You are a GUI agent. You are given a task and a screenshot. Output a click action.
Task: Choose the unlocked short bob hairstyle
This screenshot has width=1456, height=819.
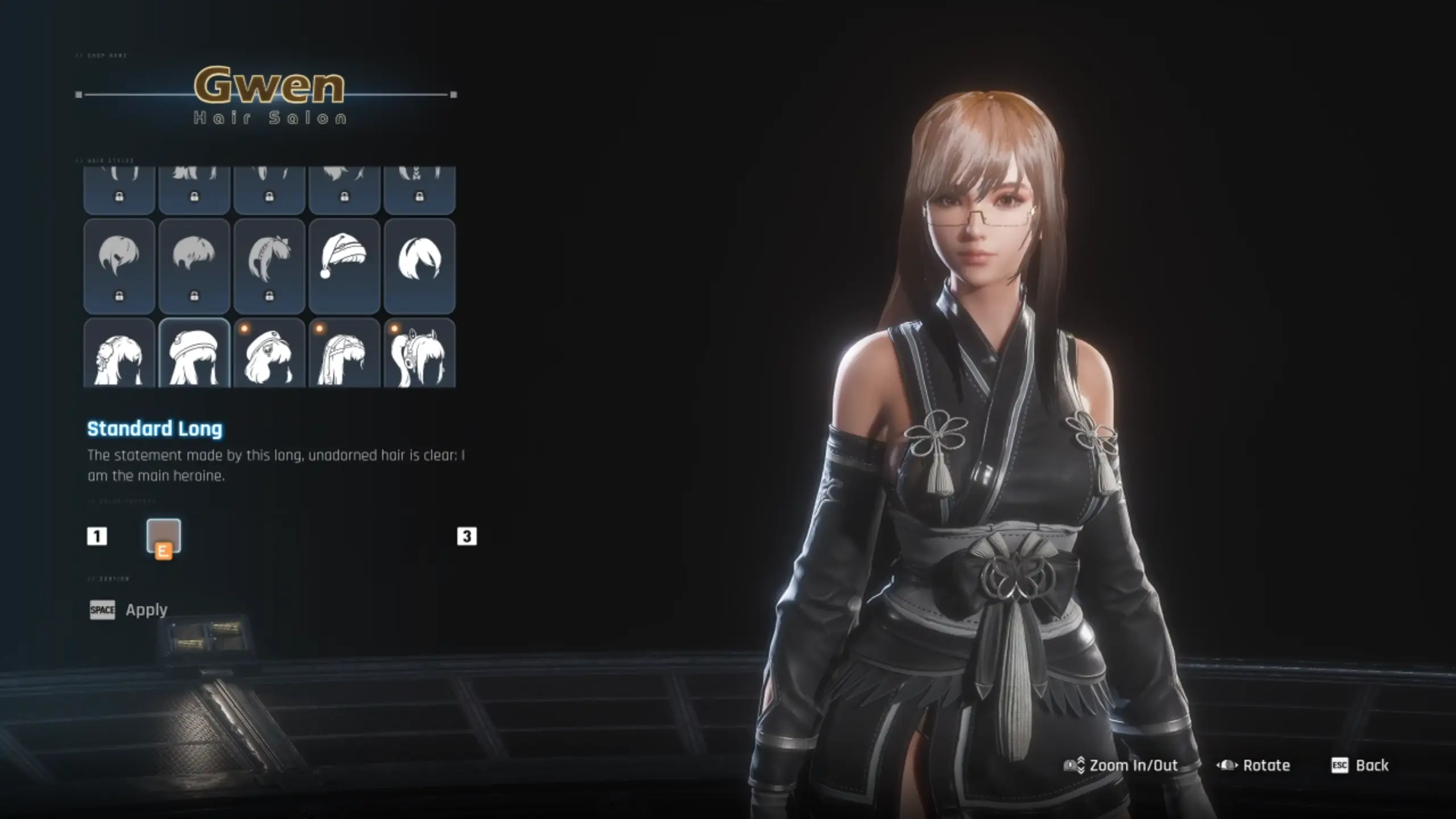pos(419,266)
